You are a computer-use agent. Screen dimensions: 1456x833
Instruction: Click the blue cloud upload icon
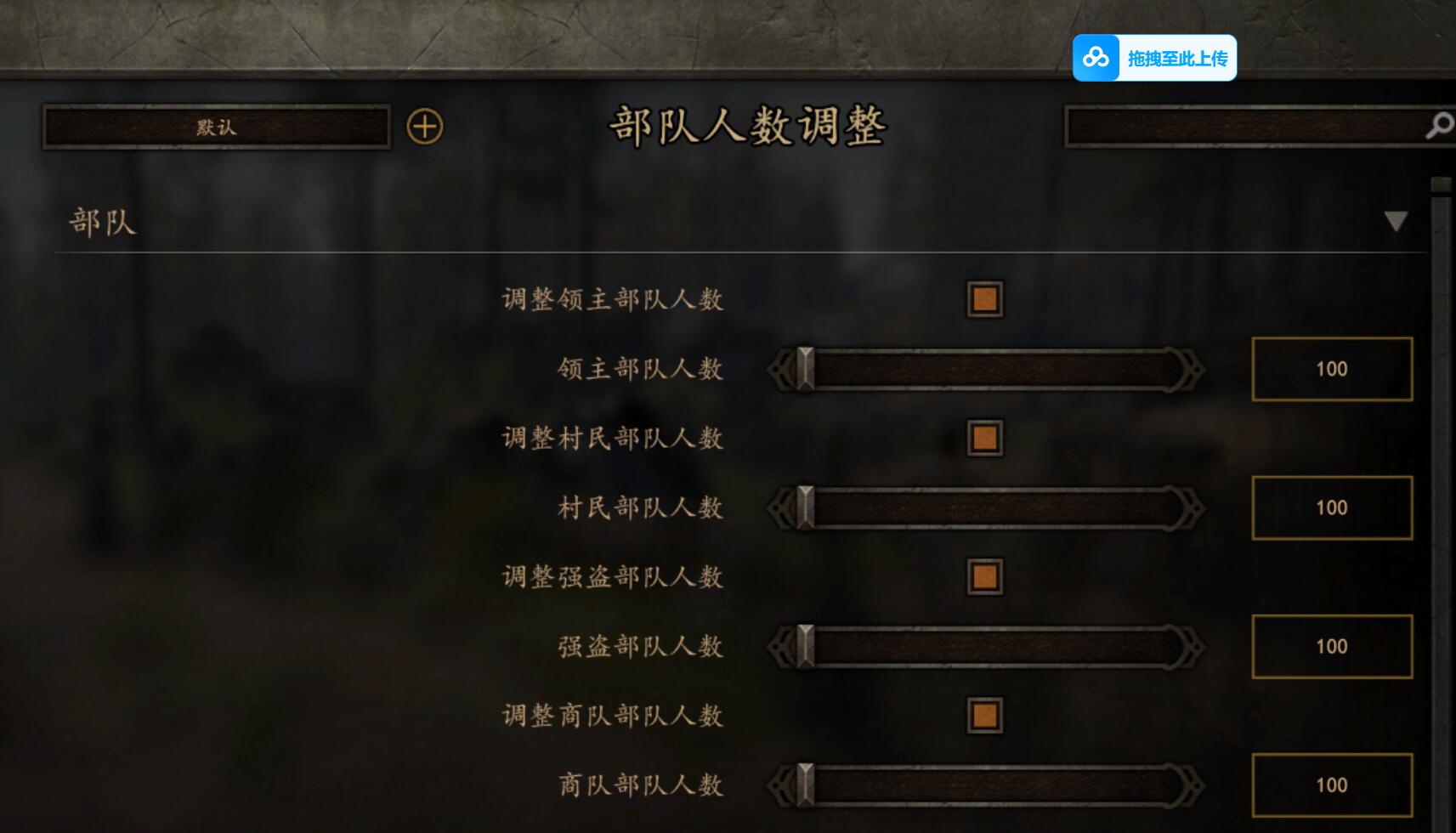click(1096, 58)
